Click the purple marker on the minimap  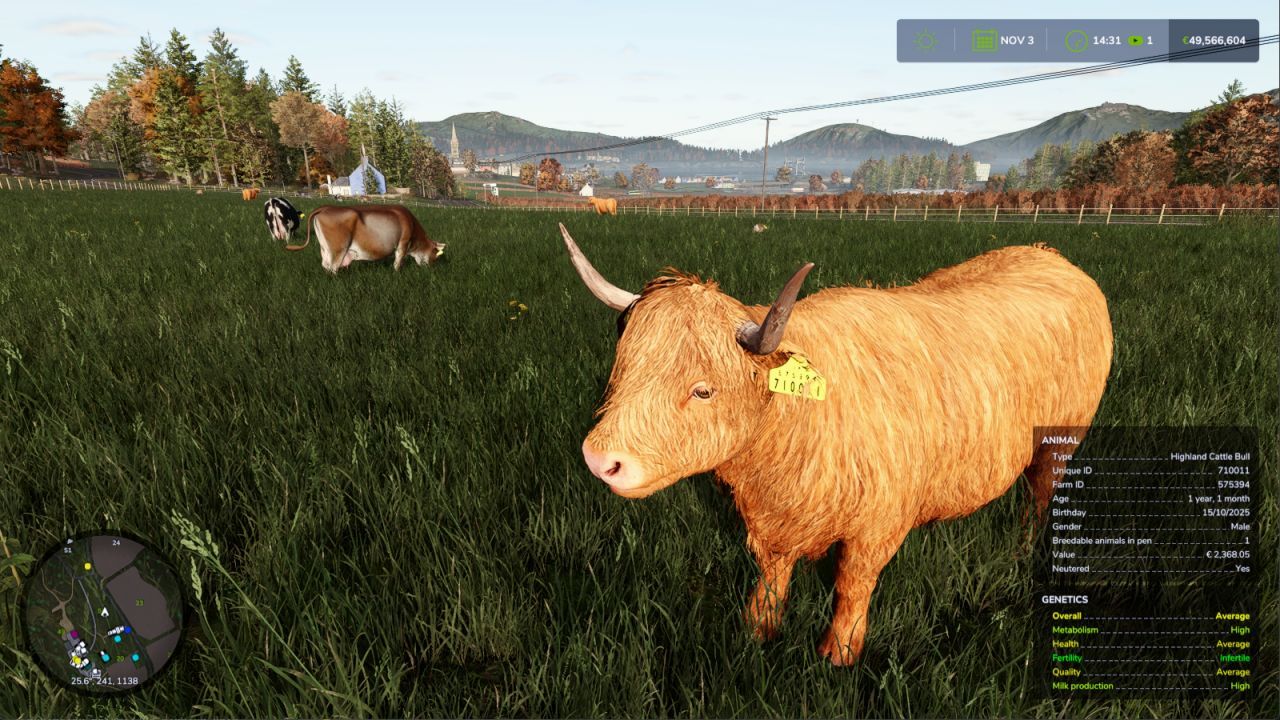pos(75,634)
